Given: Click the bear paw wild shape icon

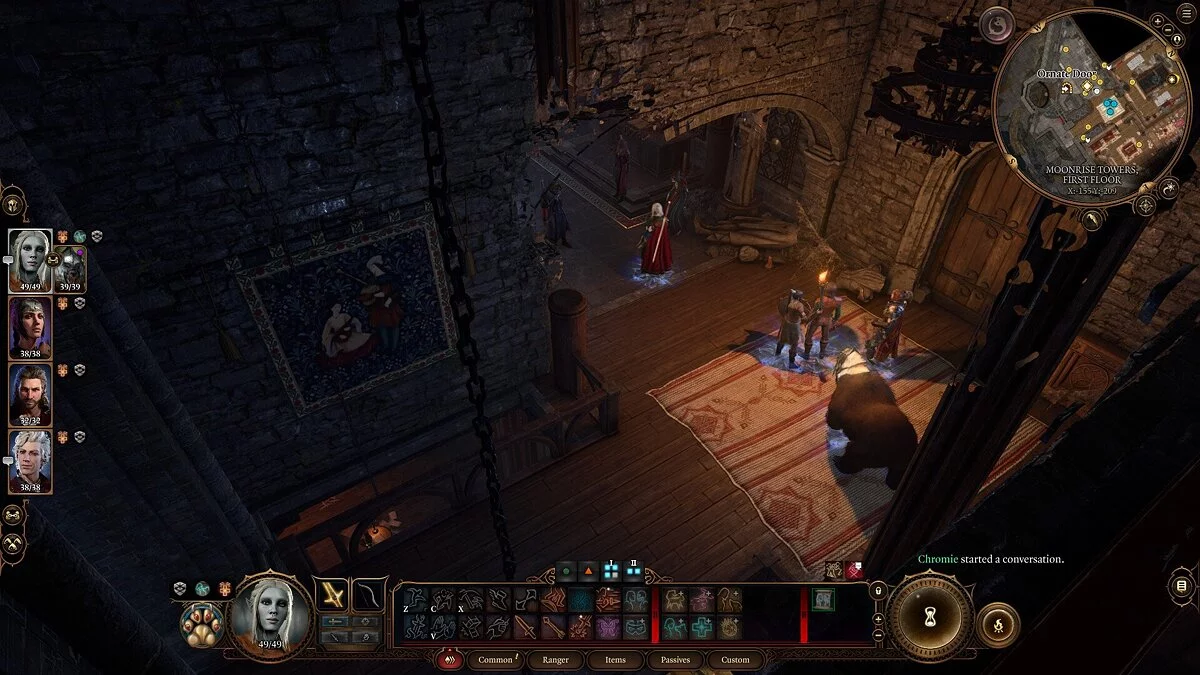Looking at the screenshot, I should (201, 626).
